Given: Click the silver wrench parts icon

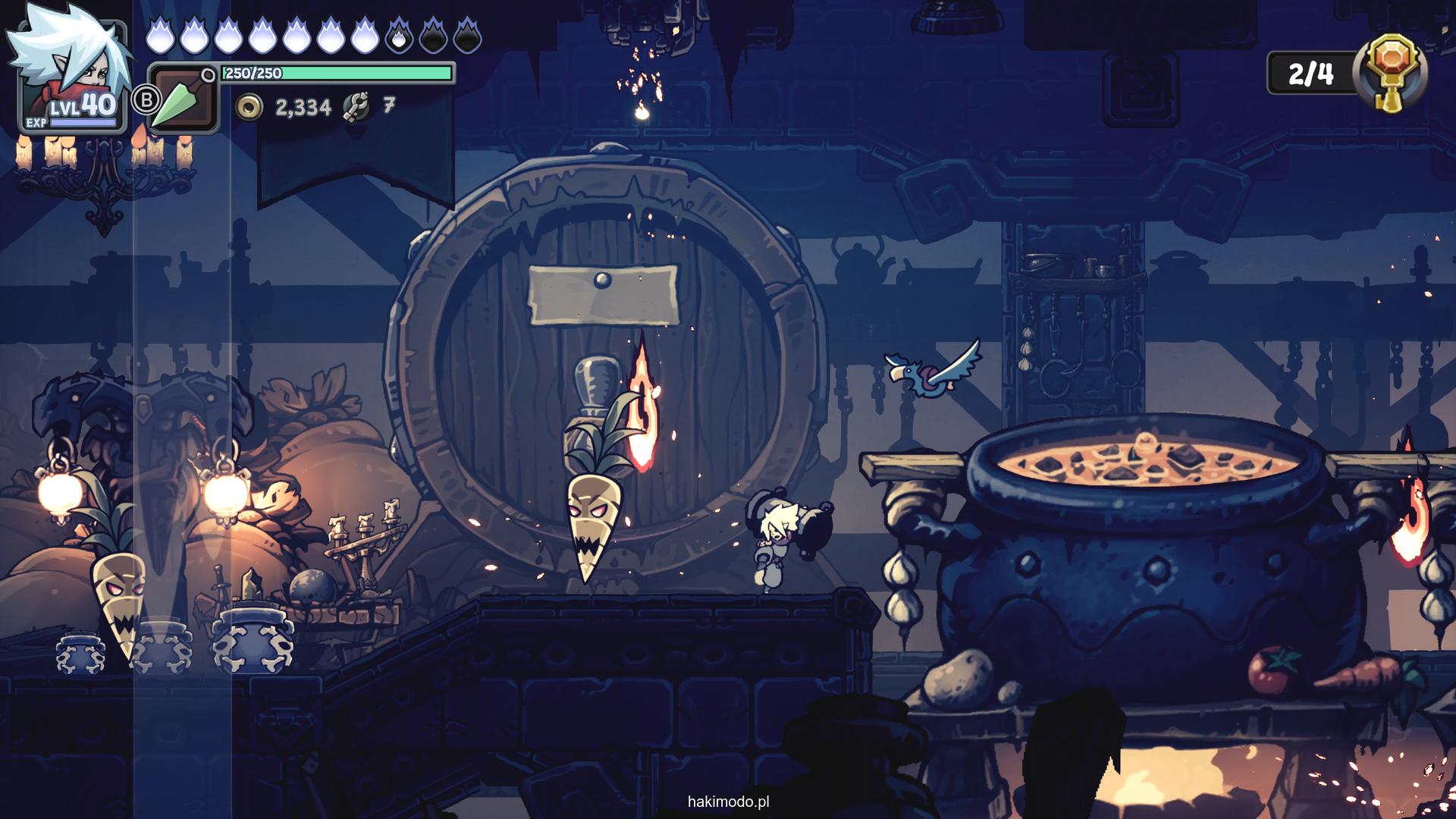Looking at the screenshot, I should 356,108.
